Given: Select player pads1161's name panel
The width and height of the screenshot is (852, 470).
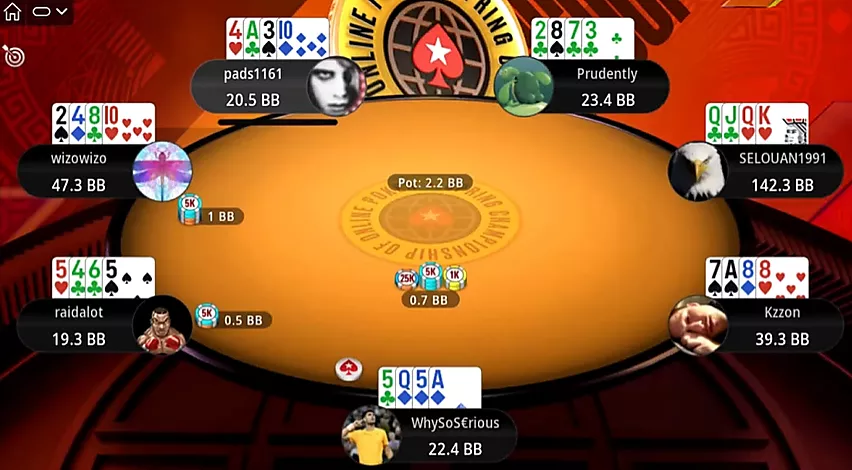Looking at the screenshot, I should click(250, 86).
